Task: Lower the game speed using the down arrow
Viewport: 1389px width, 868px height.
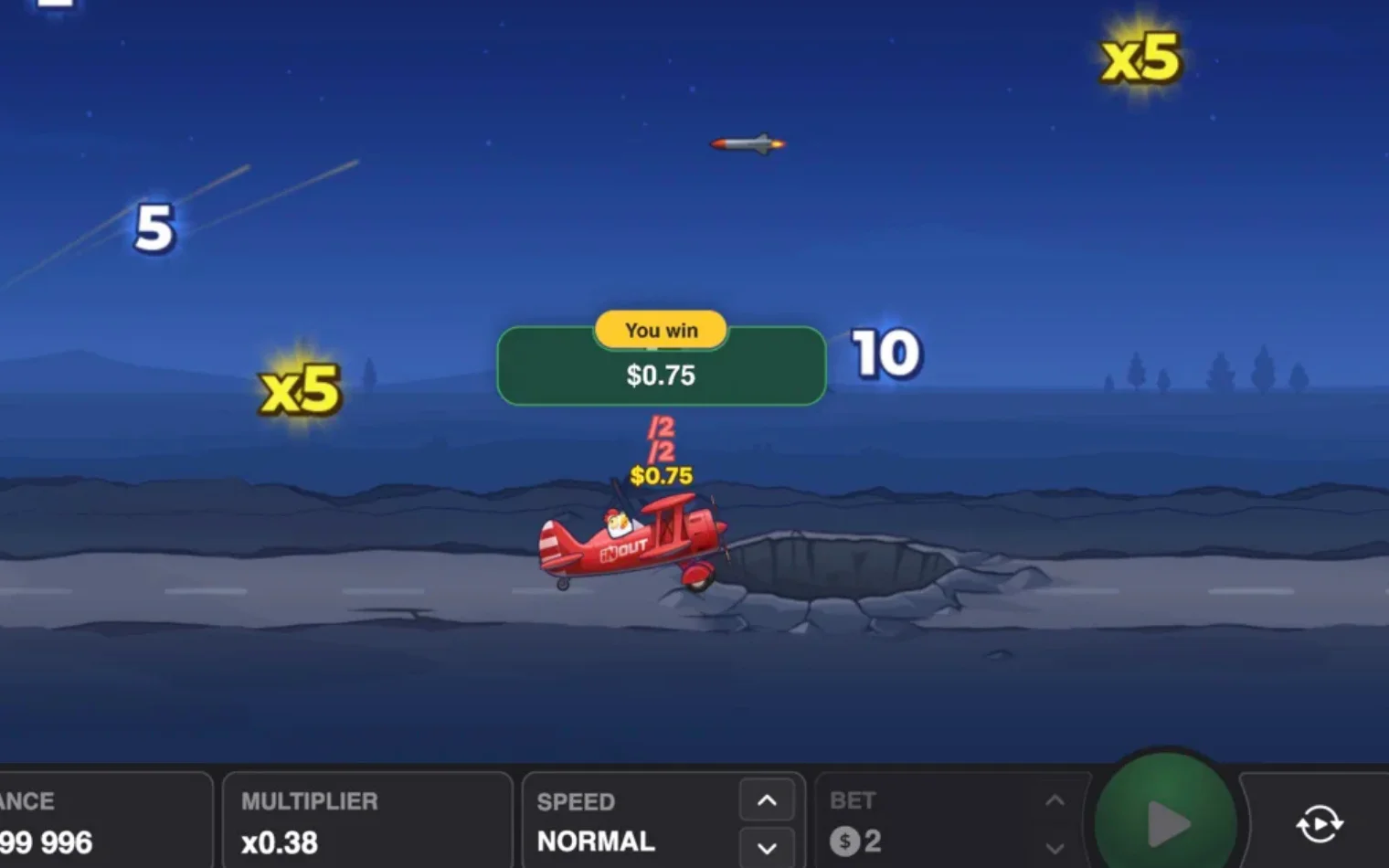Action: [x=767, y=848]
